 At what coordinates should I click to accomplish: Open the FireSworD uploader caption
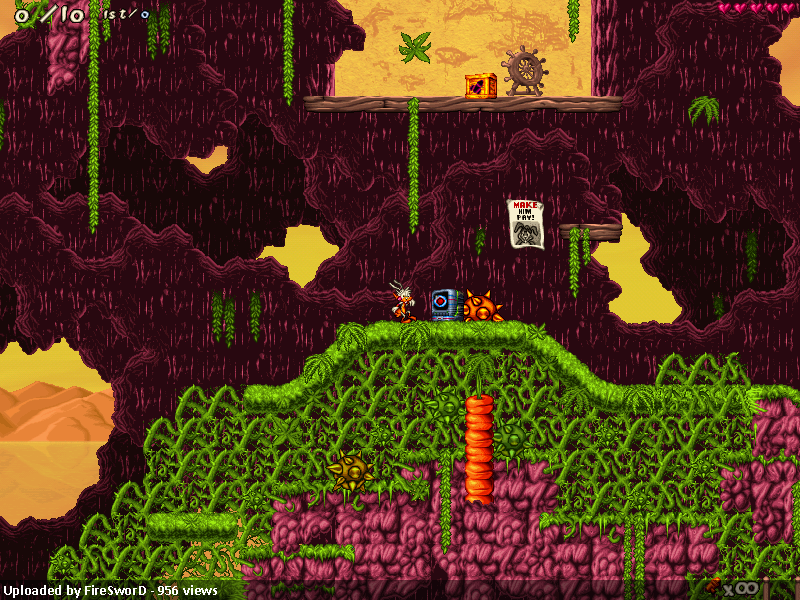coord(110,590)
